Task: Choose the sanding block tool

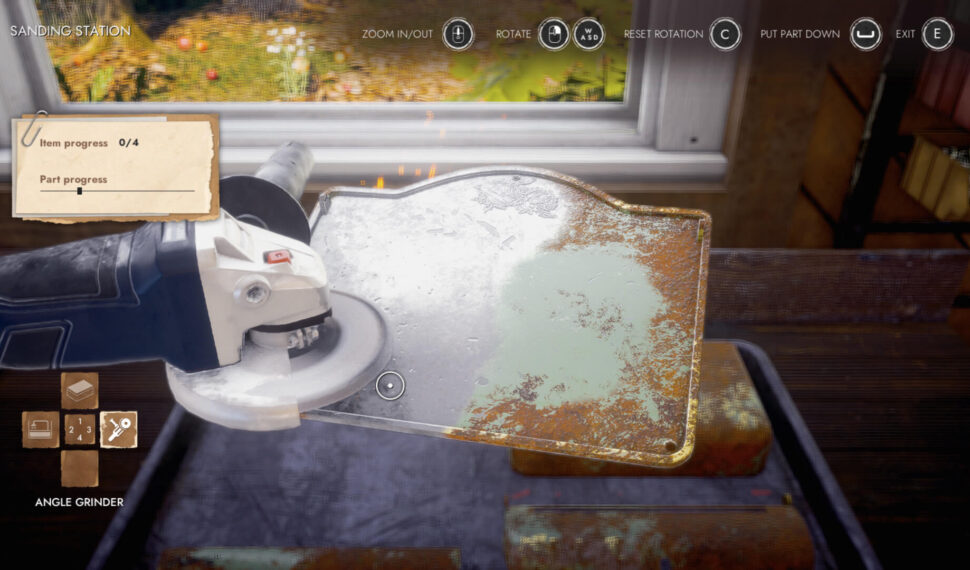Action: coord(80,391)
